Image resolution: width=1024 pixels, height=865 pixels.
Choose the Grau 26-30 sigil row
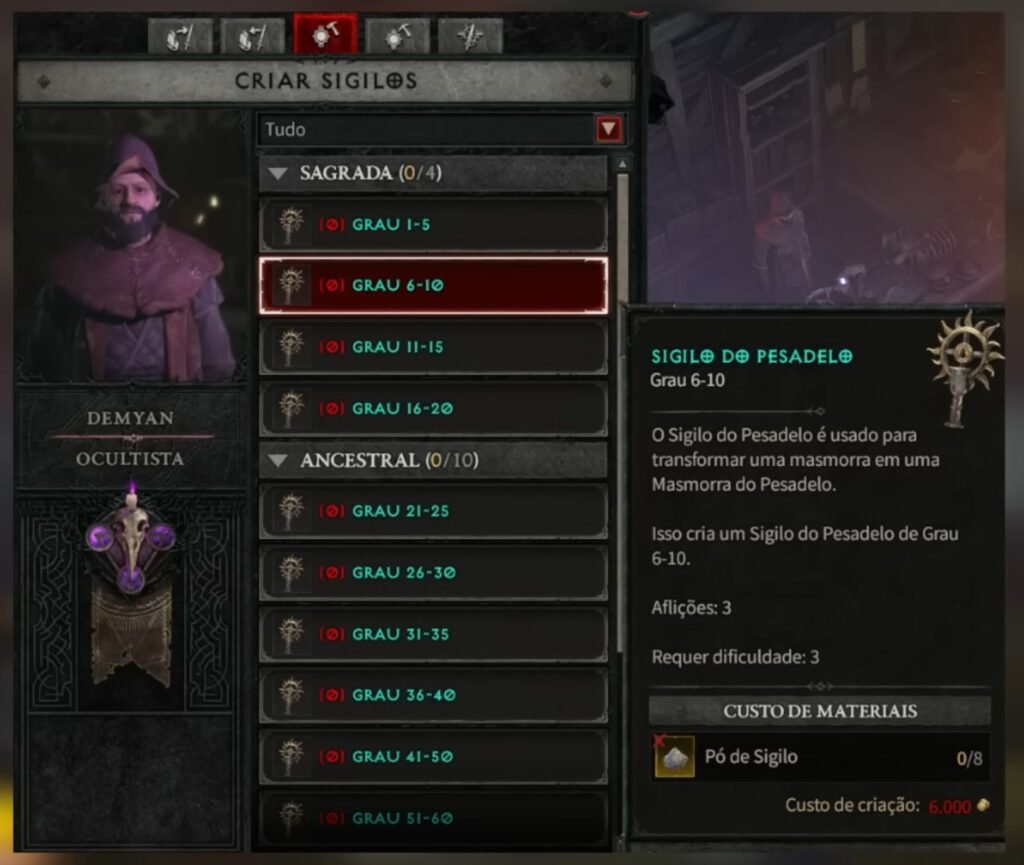coord(433,573)
